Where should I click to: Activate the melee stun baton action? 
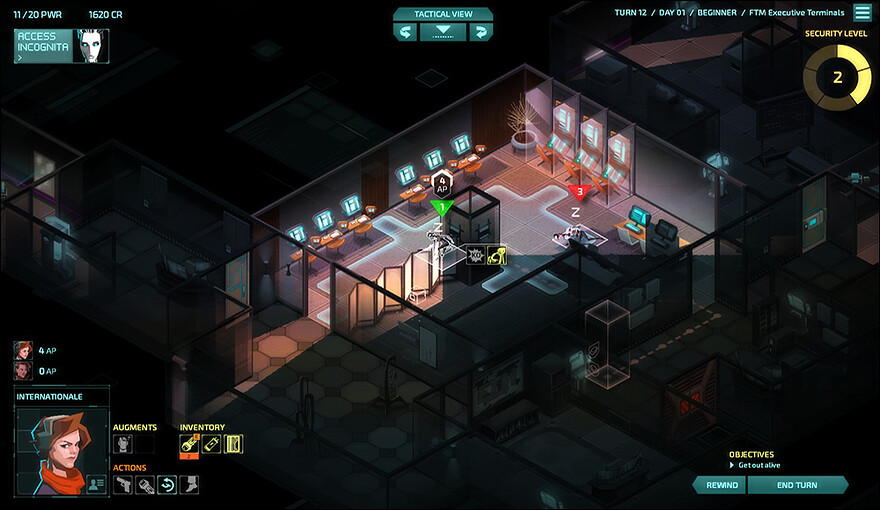click(145, 485)
